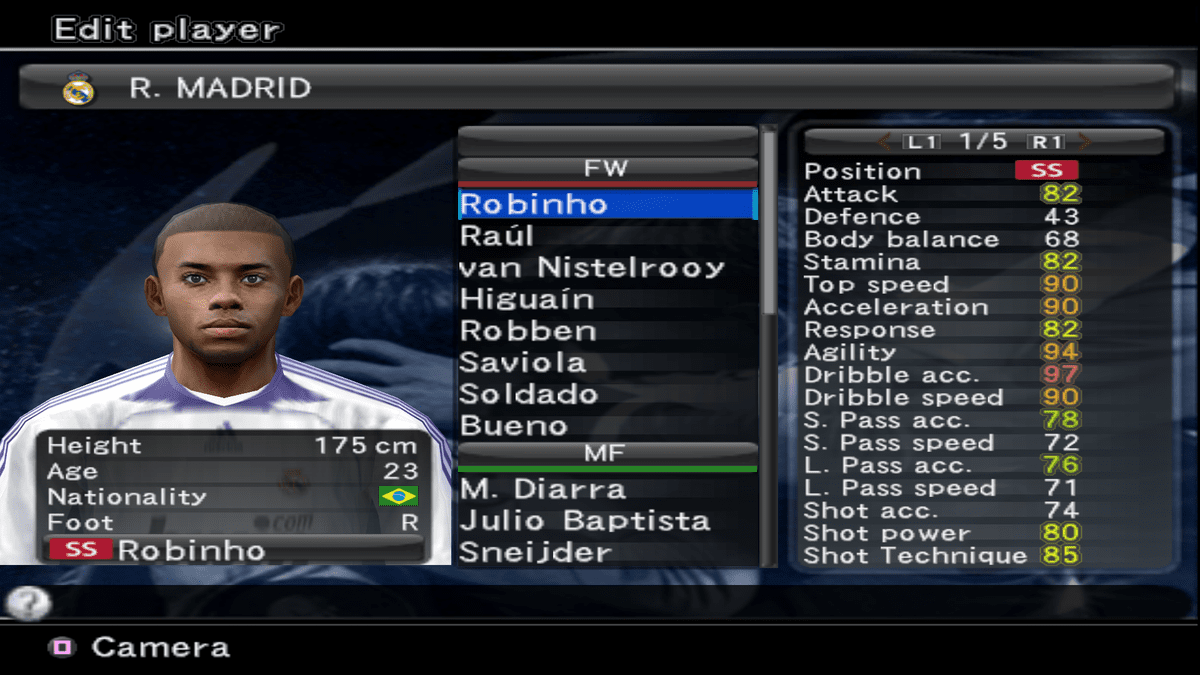Viewport: 1200px width, 675px height.
Task: Choose Raúl from the forwards list
Action: click(497, 236)
